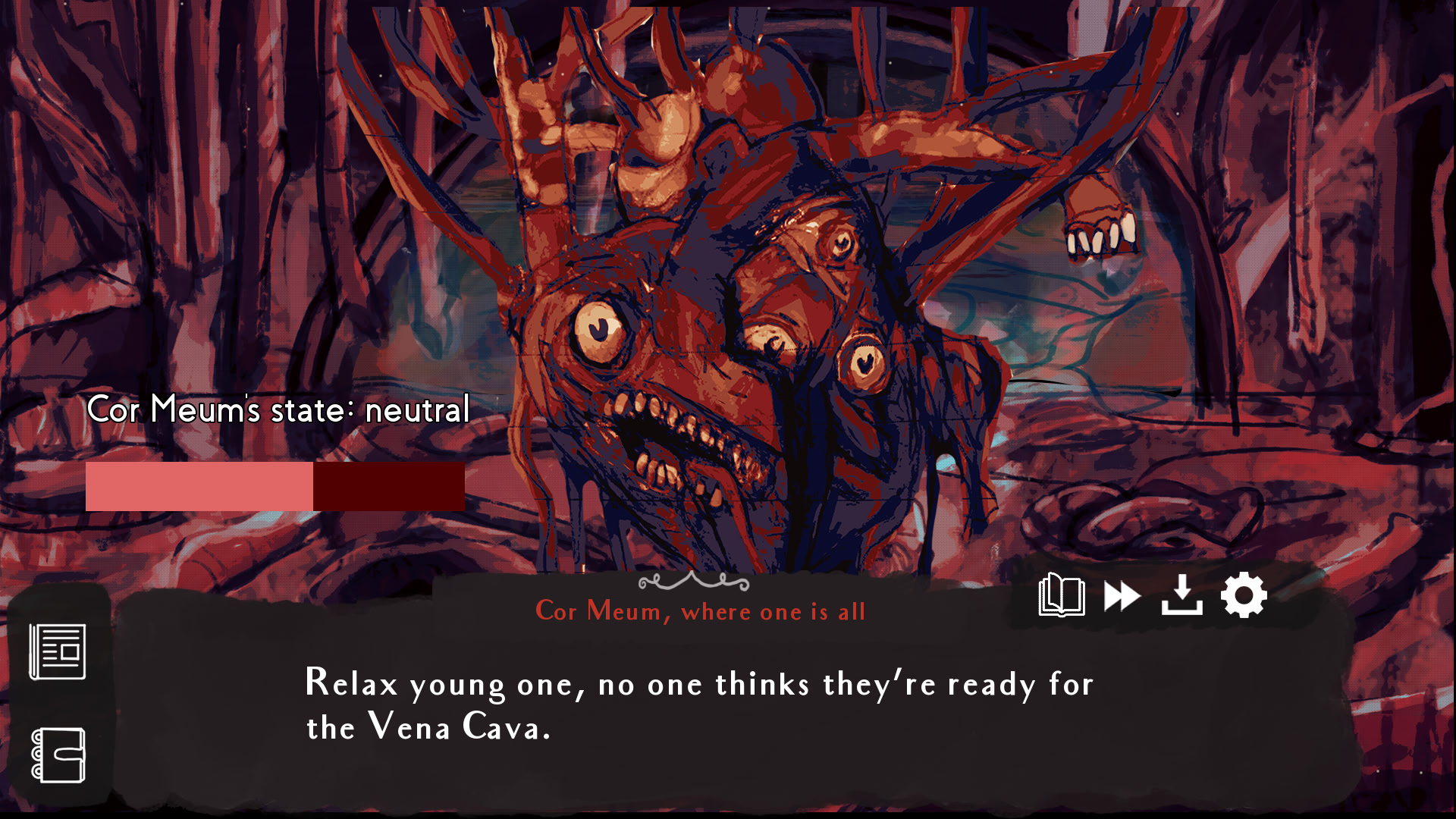
Task: Open the newspaper log icon on the left
Action: click(57, 652)
